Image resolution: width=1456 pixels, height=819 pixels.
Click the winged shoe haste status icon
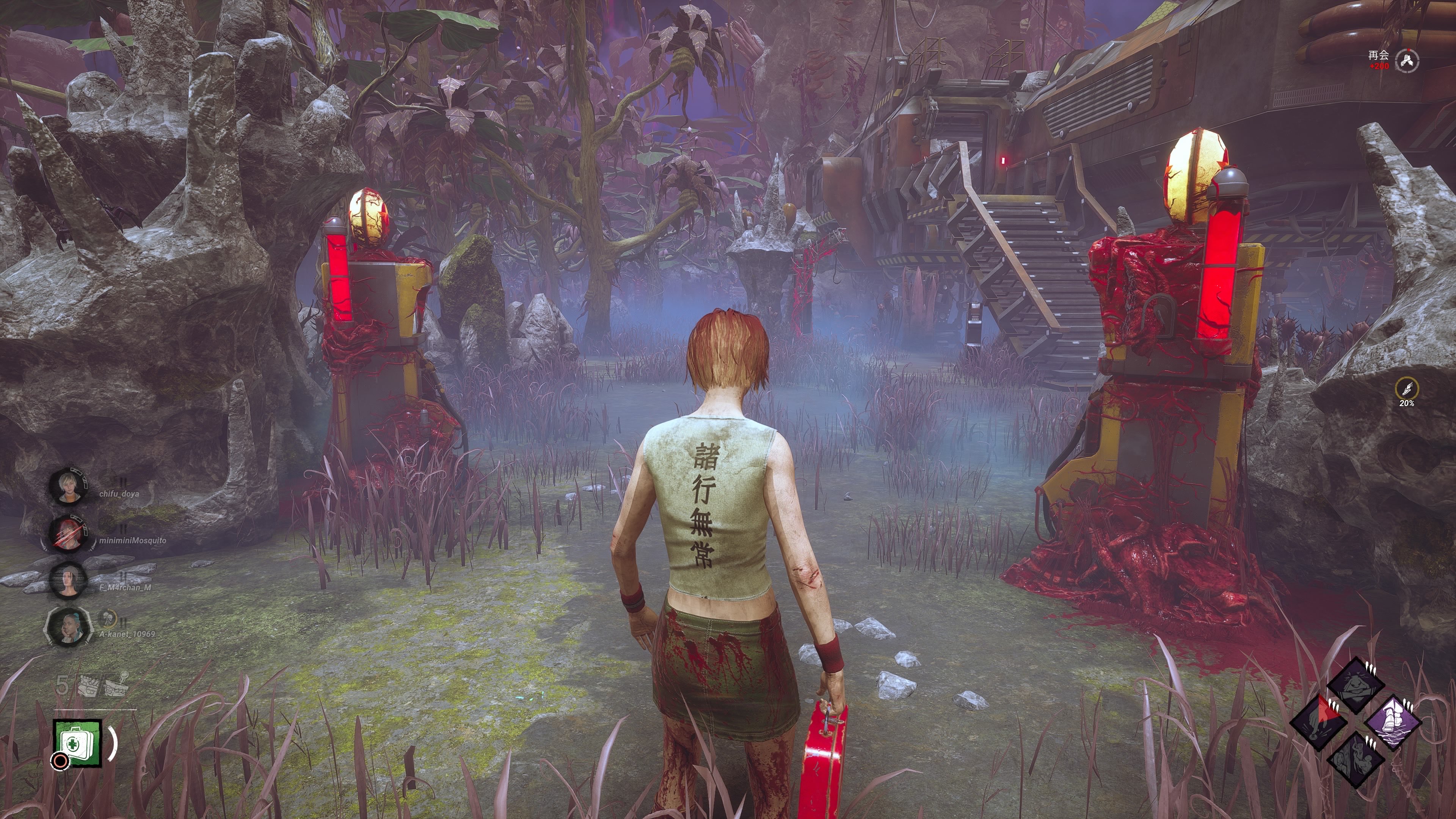[1406, 389]
